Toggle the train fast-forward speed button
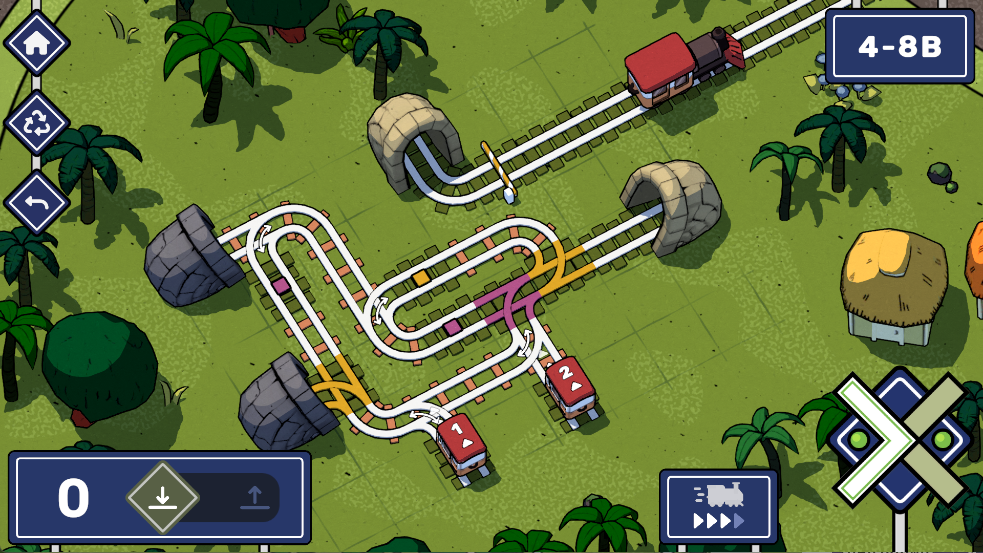983x553 pixels. point(718,505)
